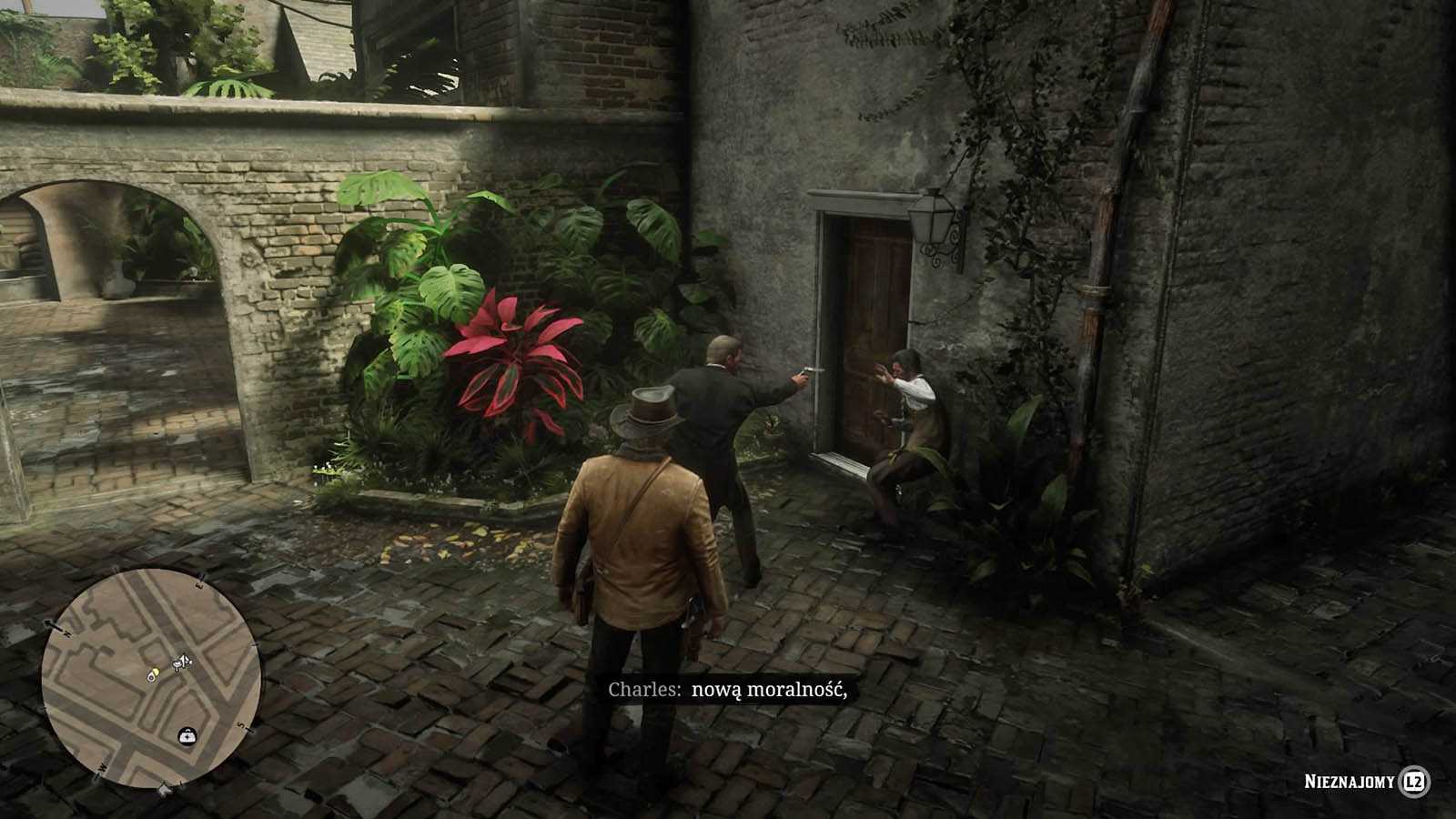
Task: Select the yellow player marker on minimap
Action: click(x=155, y=674)
